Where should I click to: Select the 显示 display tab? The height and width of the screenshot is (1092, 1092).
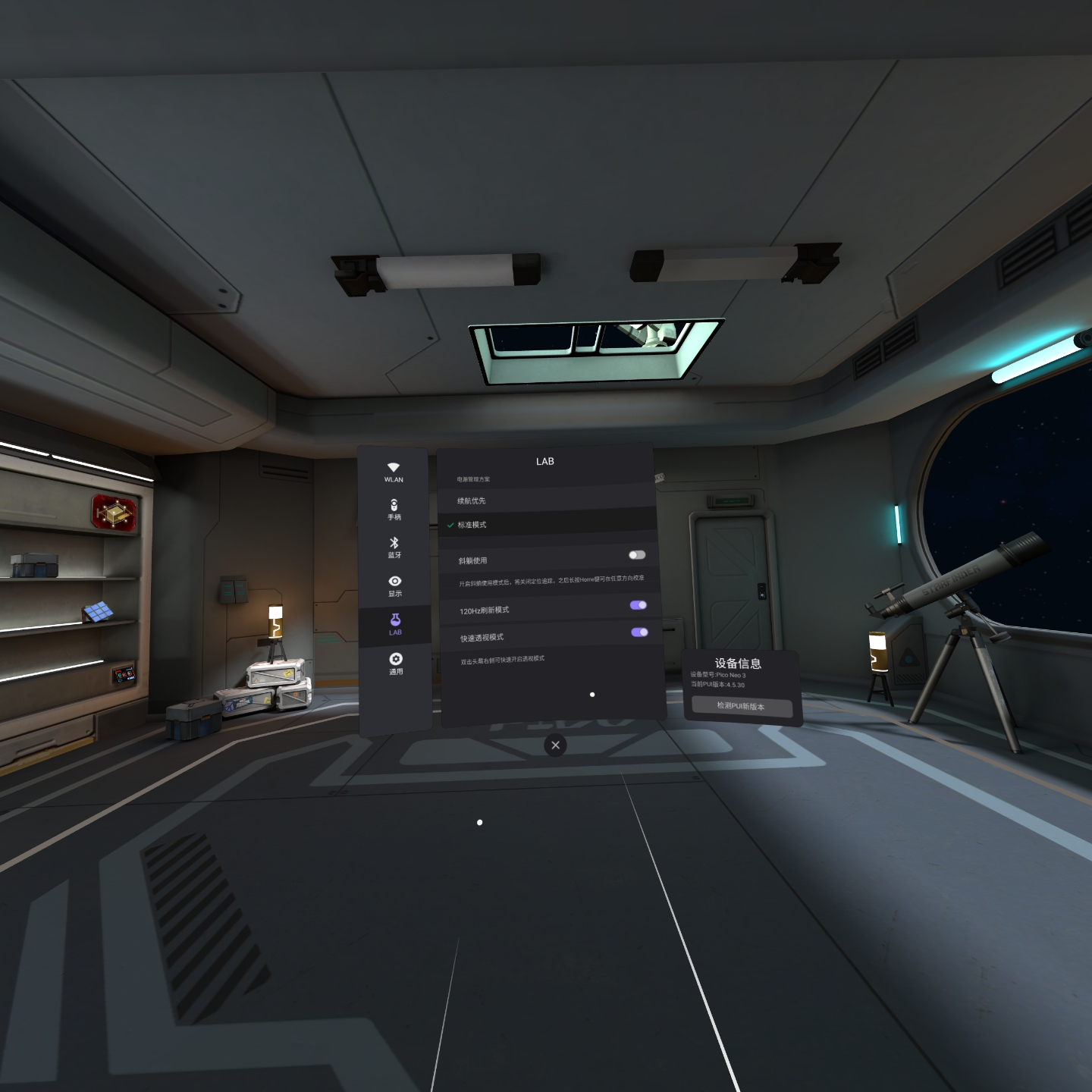(x=395, y=585)
